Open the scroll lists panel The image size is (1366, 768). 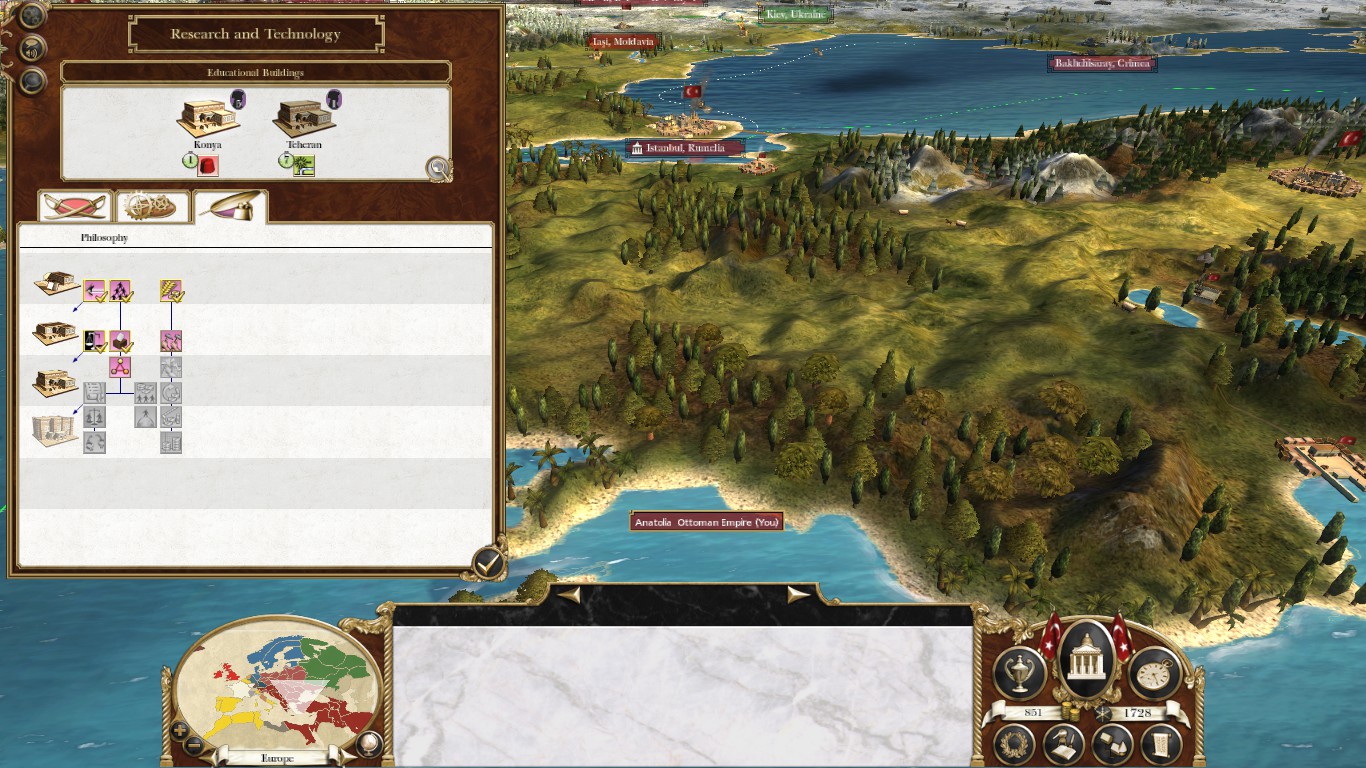tap(1161, 744)
